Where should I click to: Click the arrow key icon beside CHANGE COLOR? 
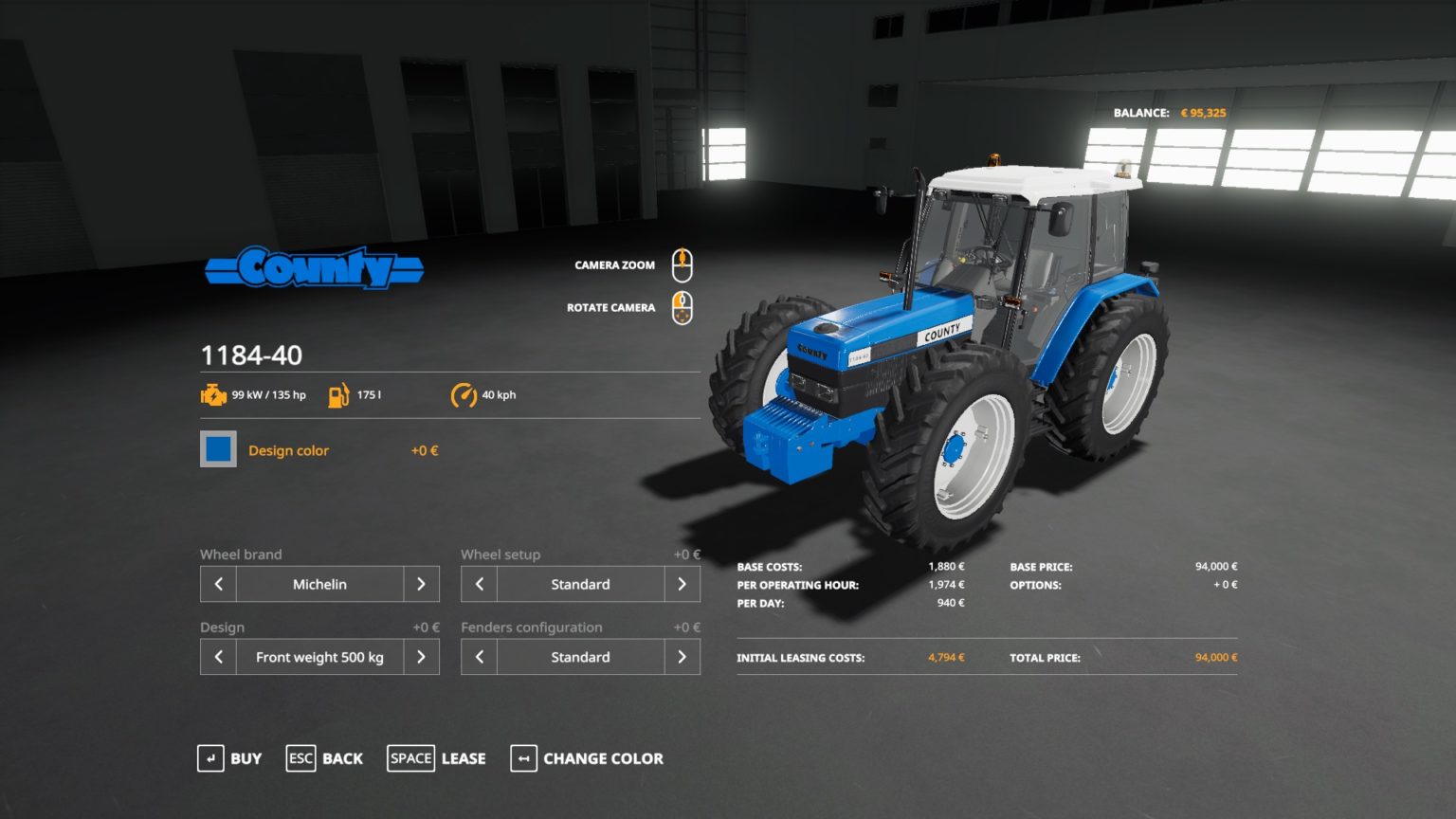click(522, 758)
